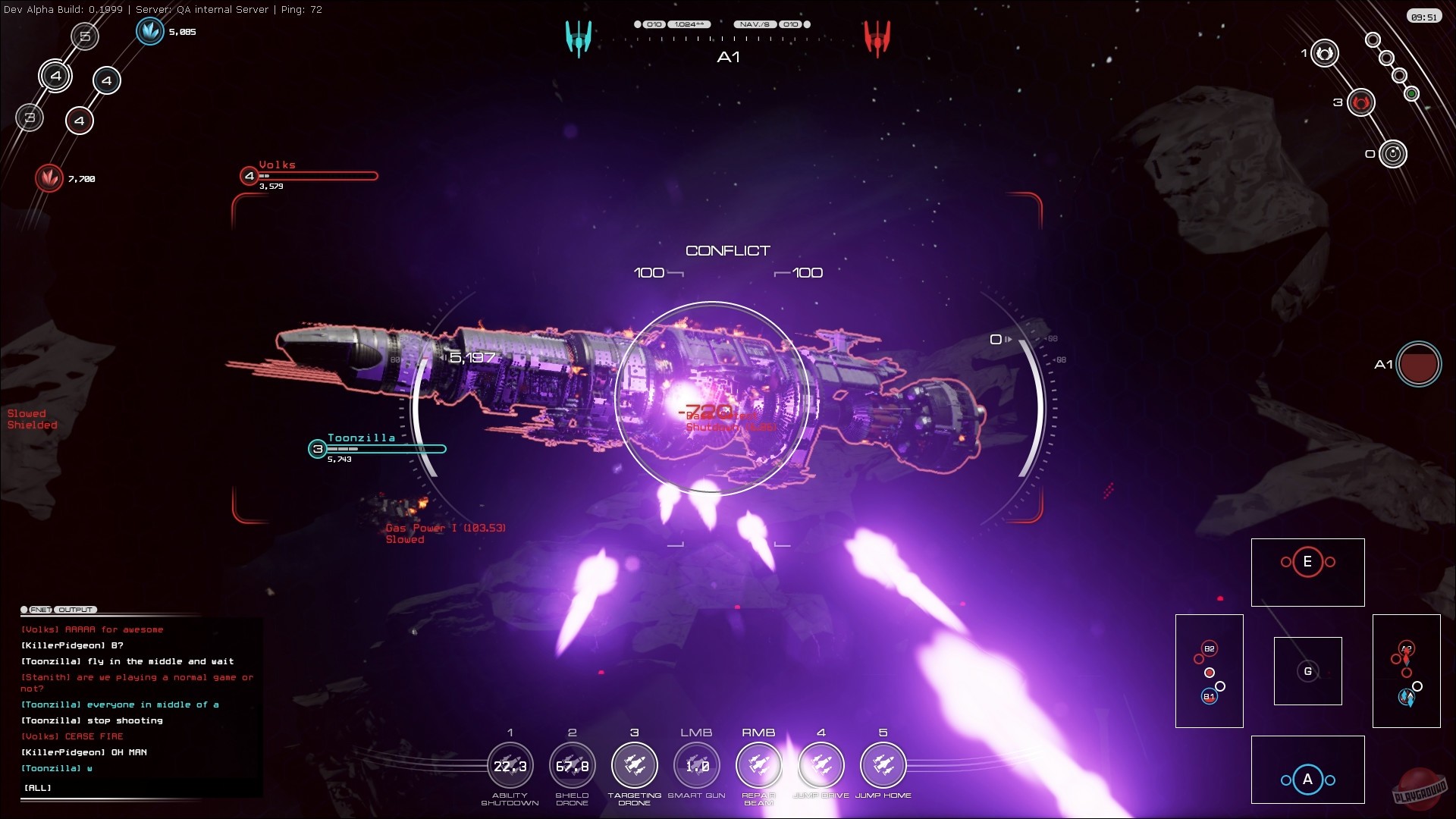Select Volks's target nameplate
The image size is (1456, 819).
tap(277, 165)
